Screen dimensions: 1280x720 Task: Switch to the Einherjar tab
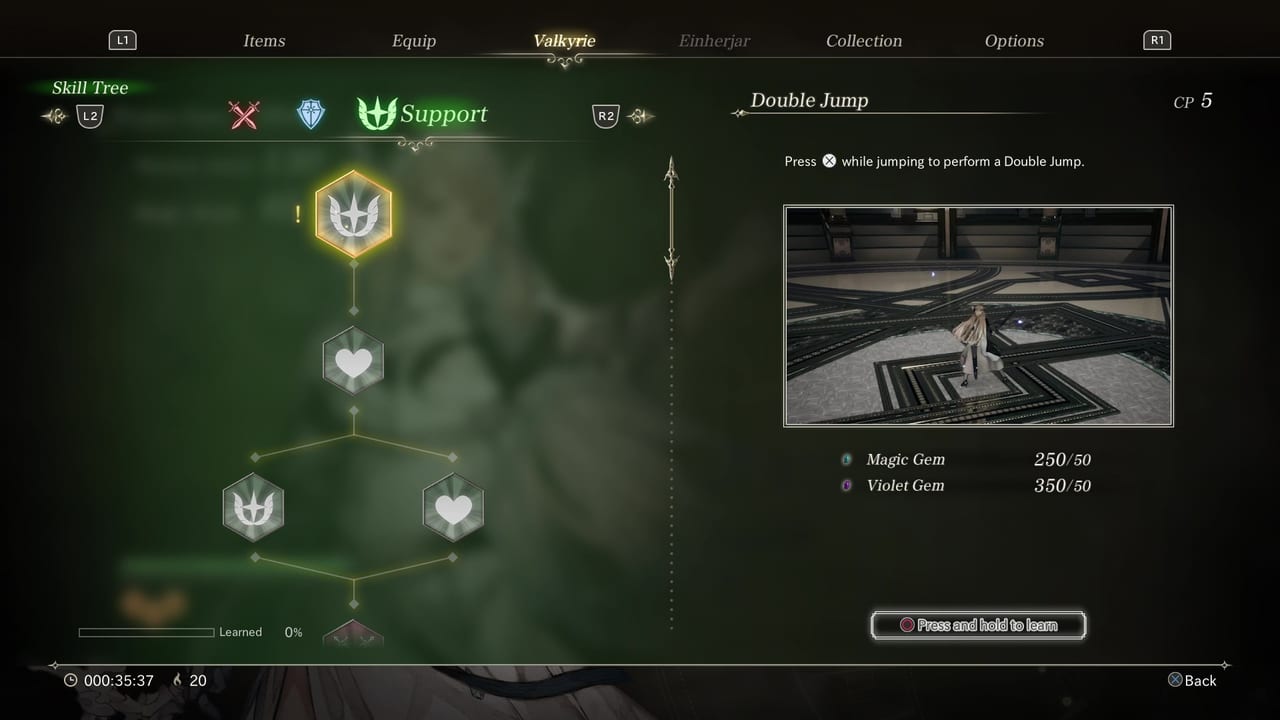[x=714, y=40]
